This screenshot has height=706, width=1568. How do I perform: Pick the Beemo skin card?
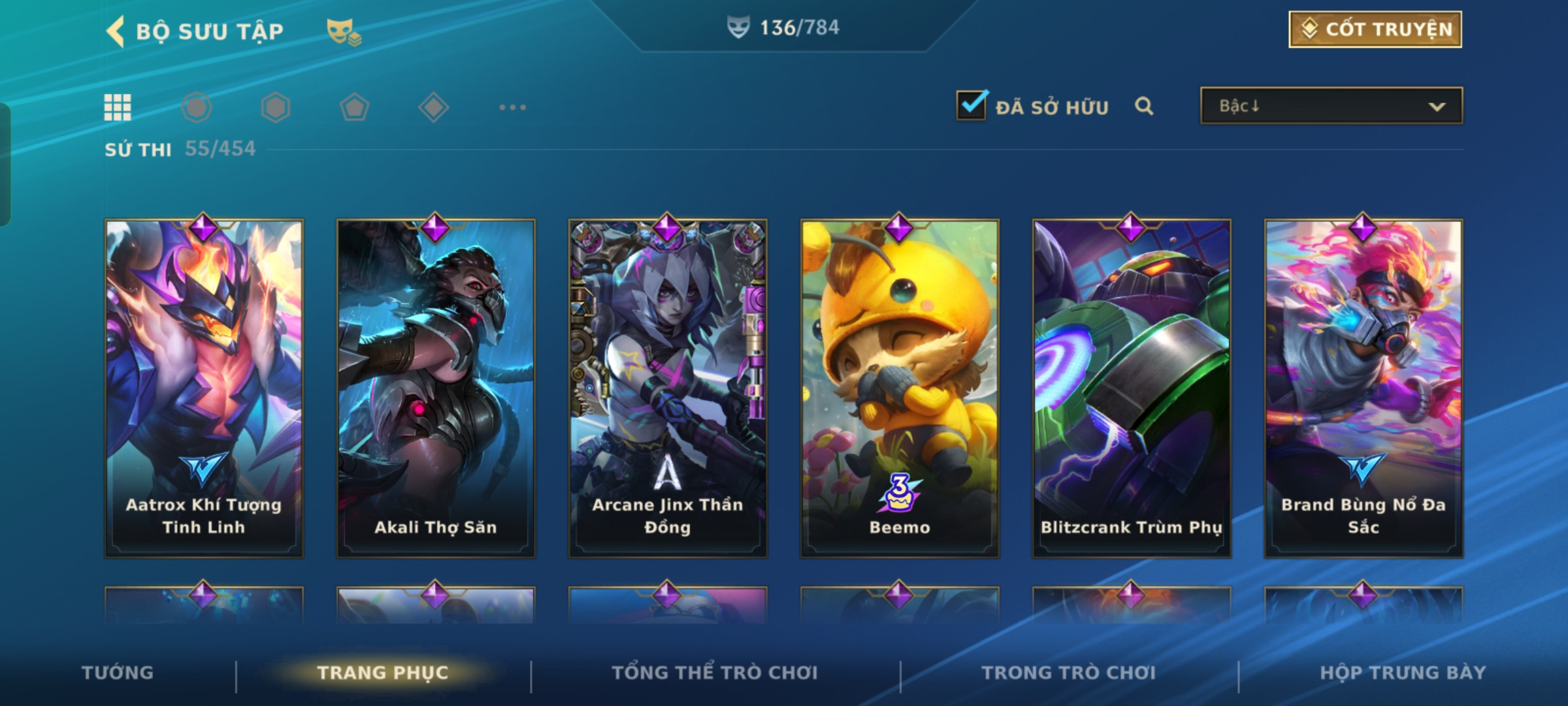(x=900, y=388)
